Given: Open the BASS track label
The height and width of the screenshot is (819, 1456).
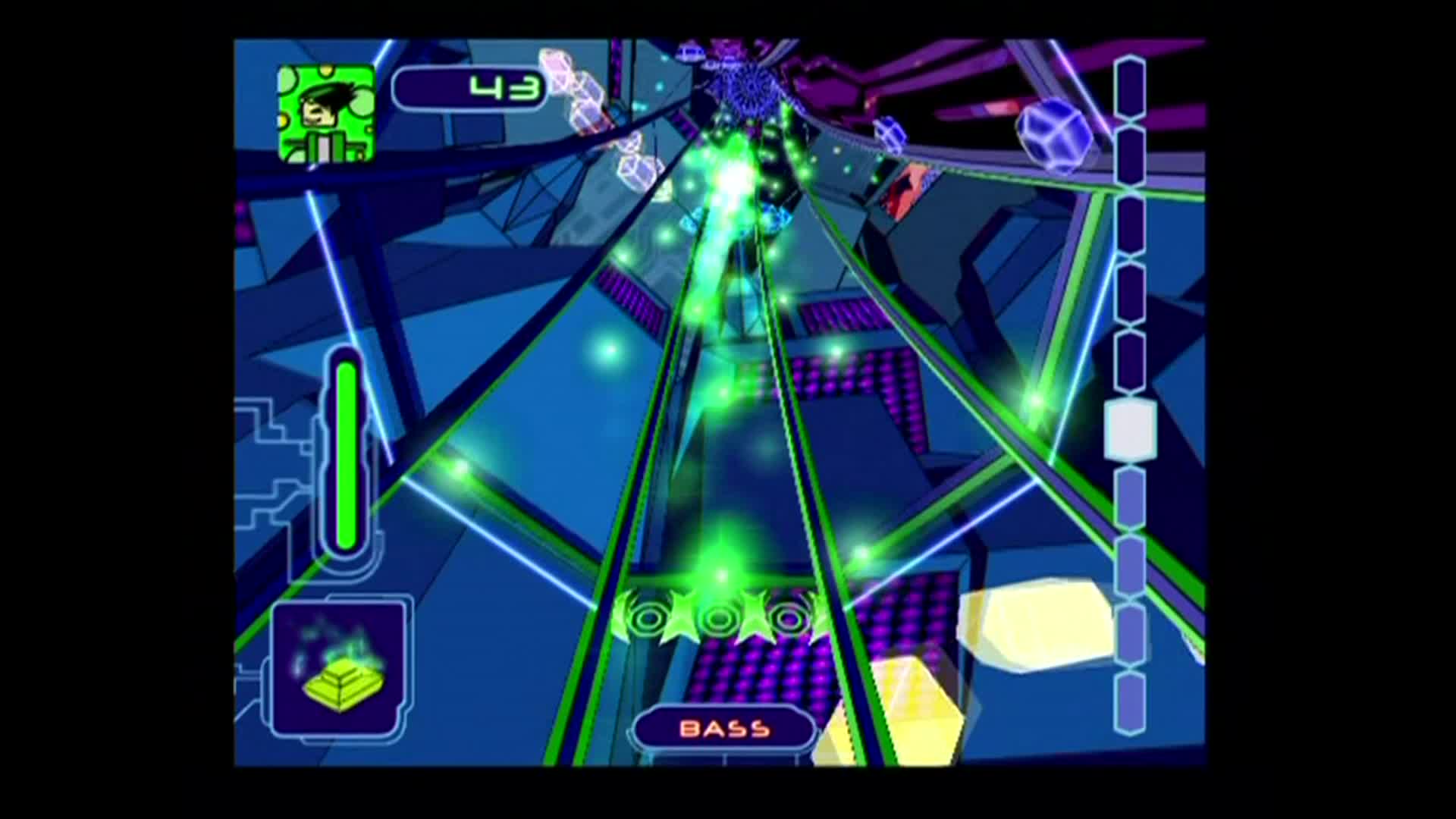Looking at the screenshot, I should [x=723, y=730].
